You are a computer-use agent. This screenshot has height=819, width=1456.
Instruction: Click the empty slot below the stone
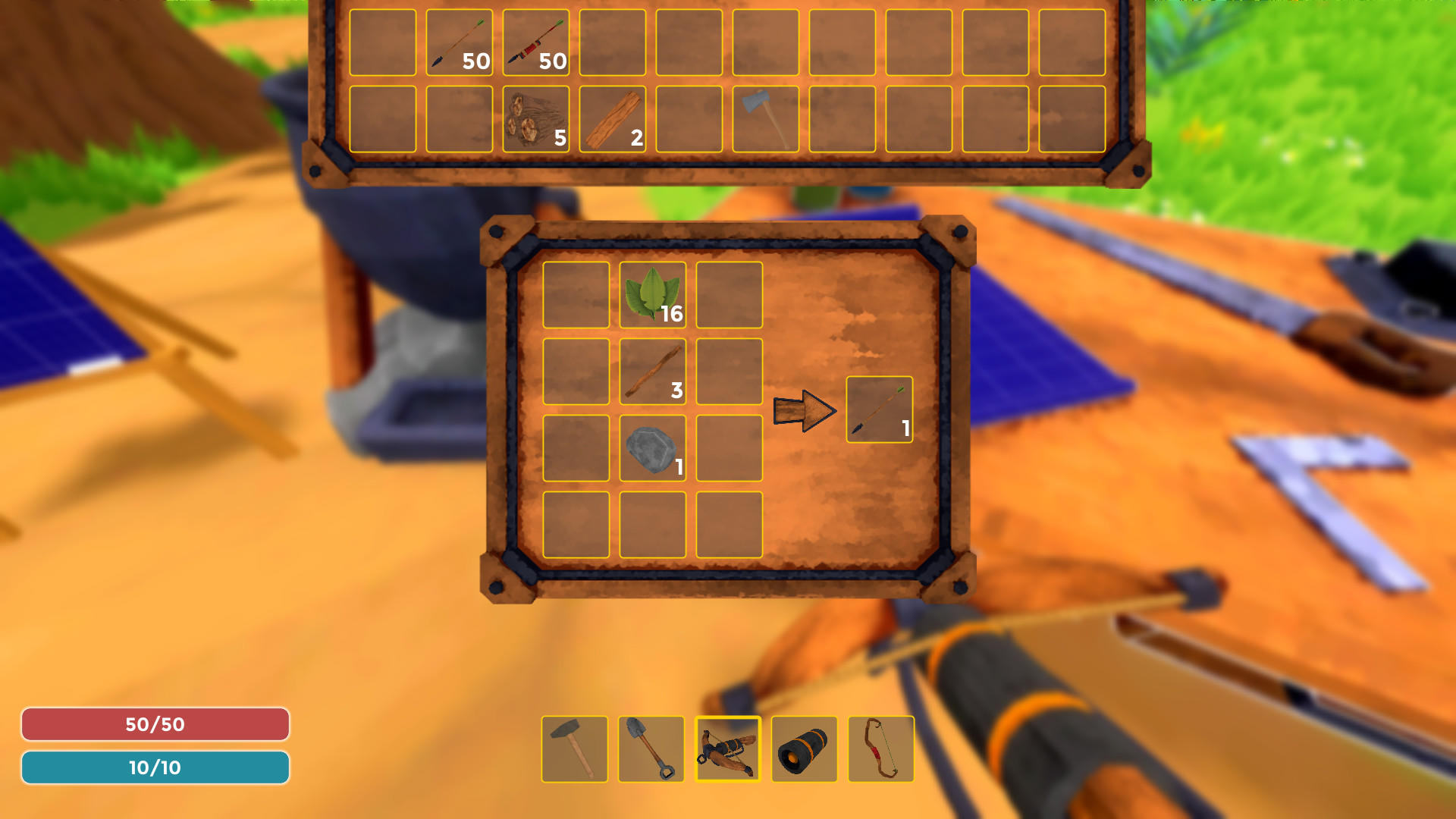coord(654,527)
